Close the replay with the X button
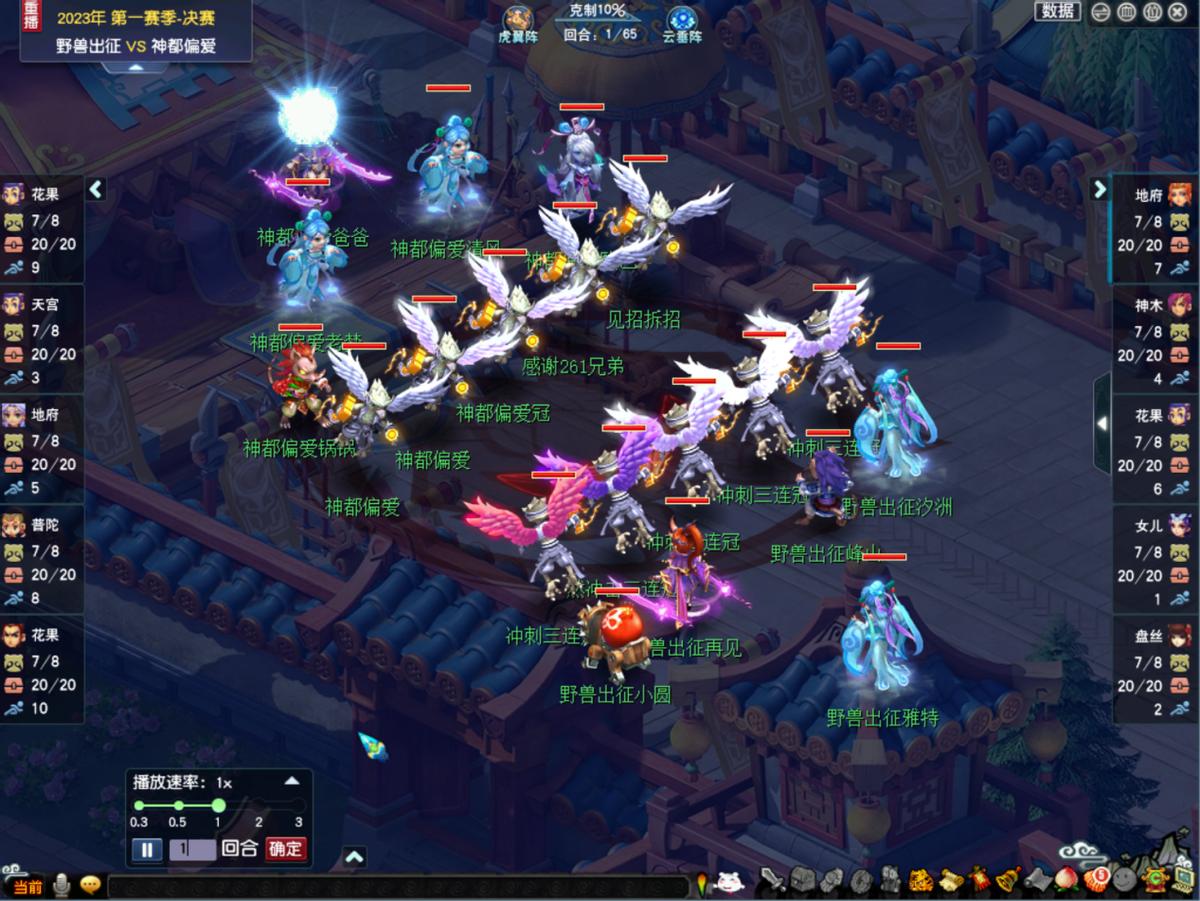 [1178, 12]
